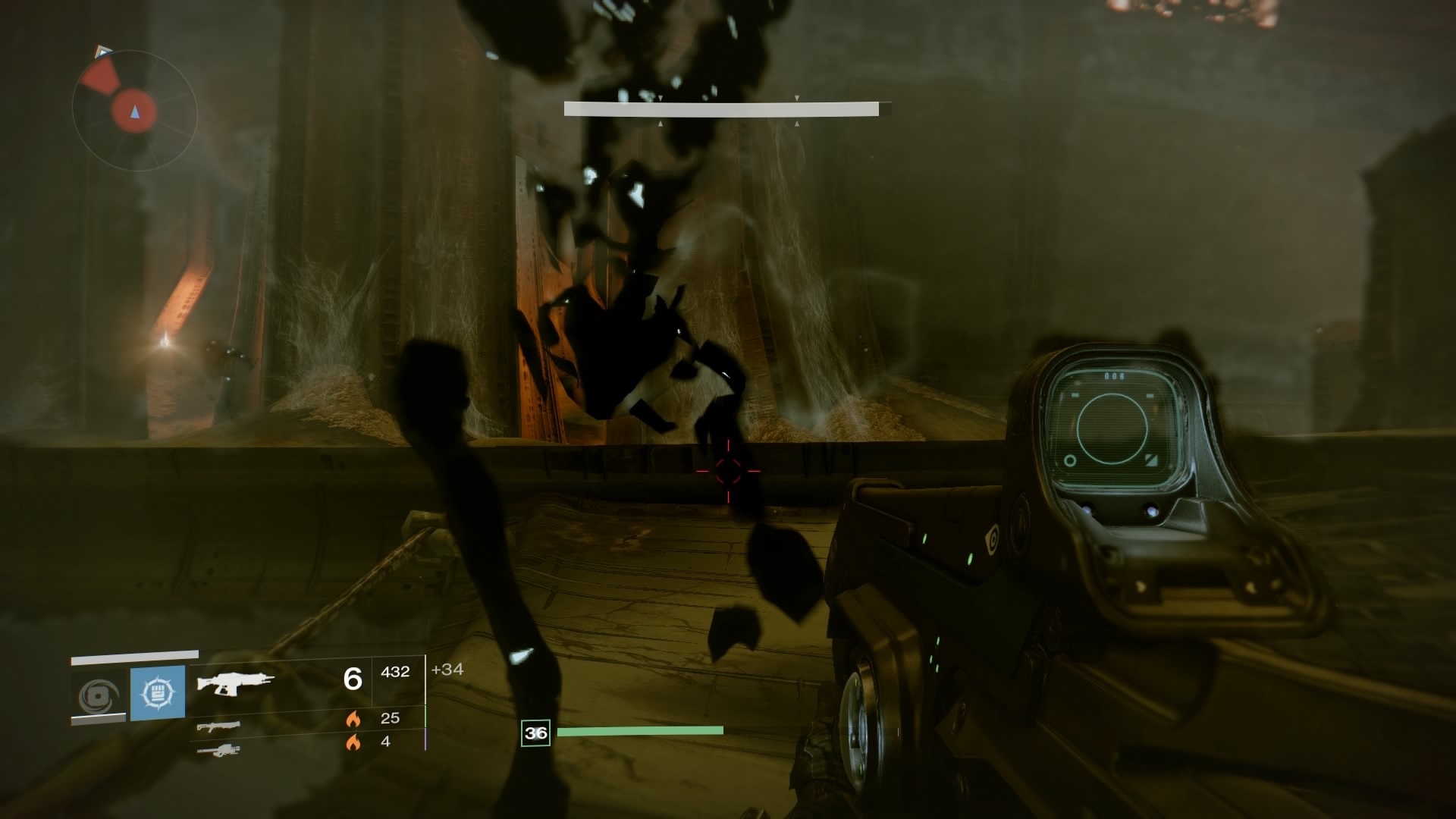Activate the blue fist melee ability
Screen dimensions: 1456x819
[158, 692]
